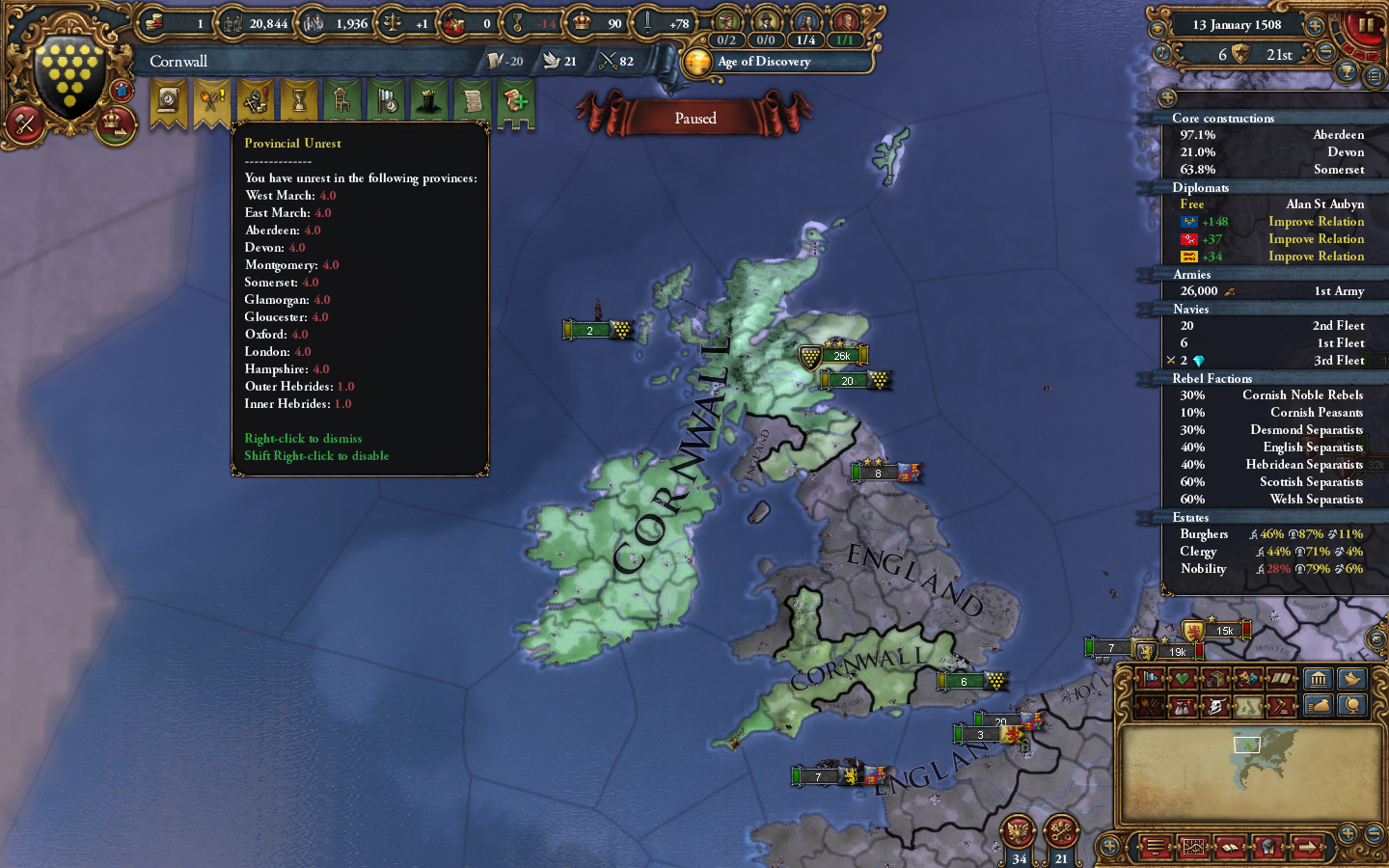Click Improve Relation beside +148
The width and height of the screenshot is (1389, 868).
(1316, 221)
